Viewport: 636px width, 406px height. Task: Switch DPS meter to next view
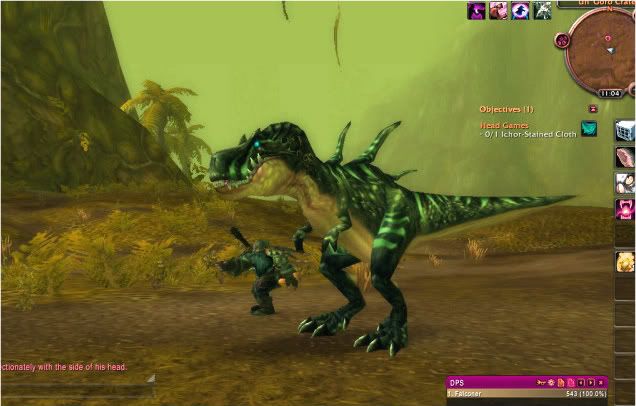(591, 382)
